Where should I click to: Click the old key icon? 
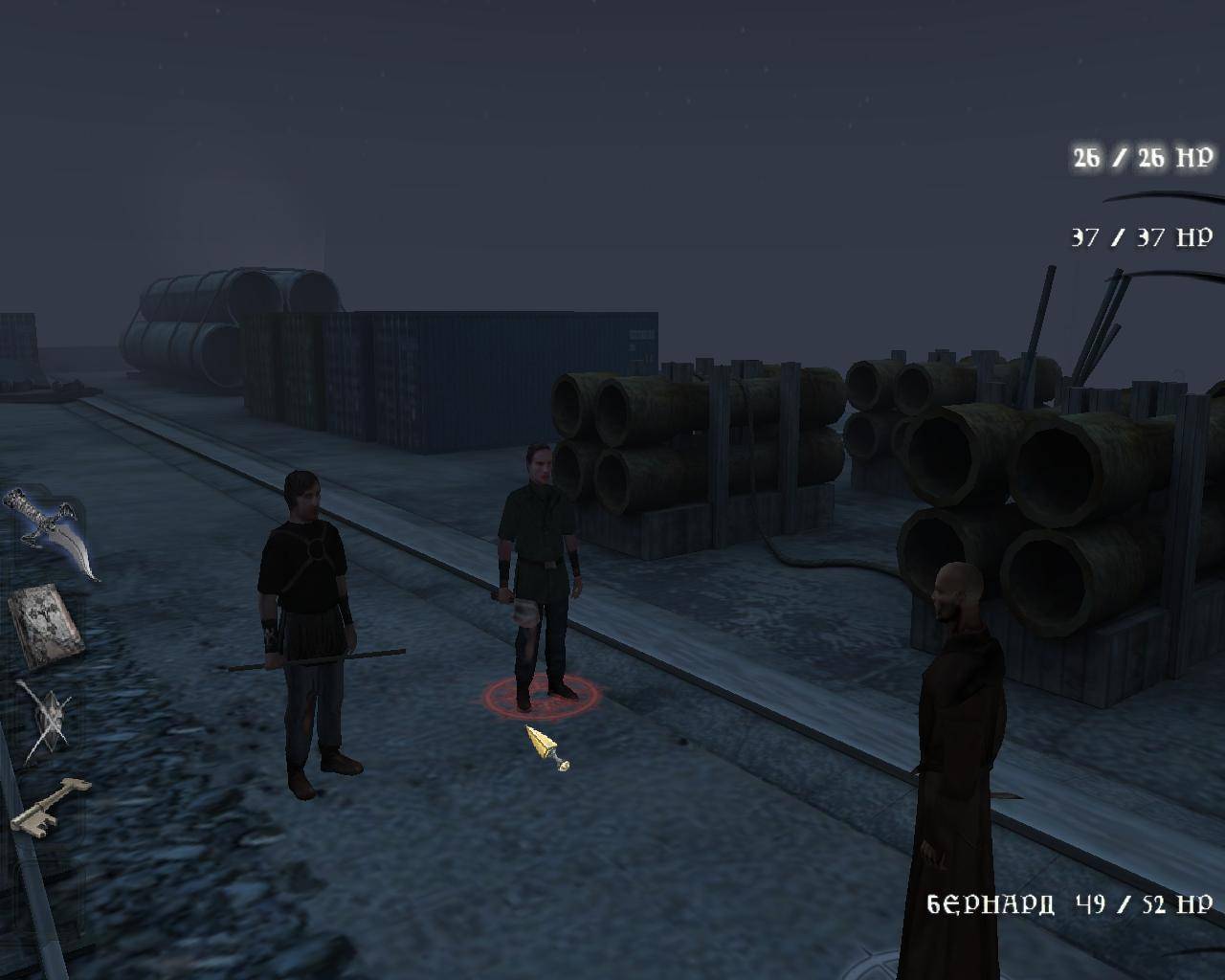(50, 804)
